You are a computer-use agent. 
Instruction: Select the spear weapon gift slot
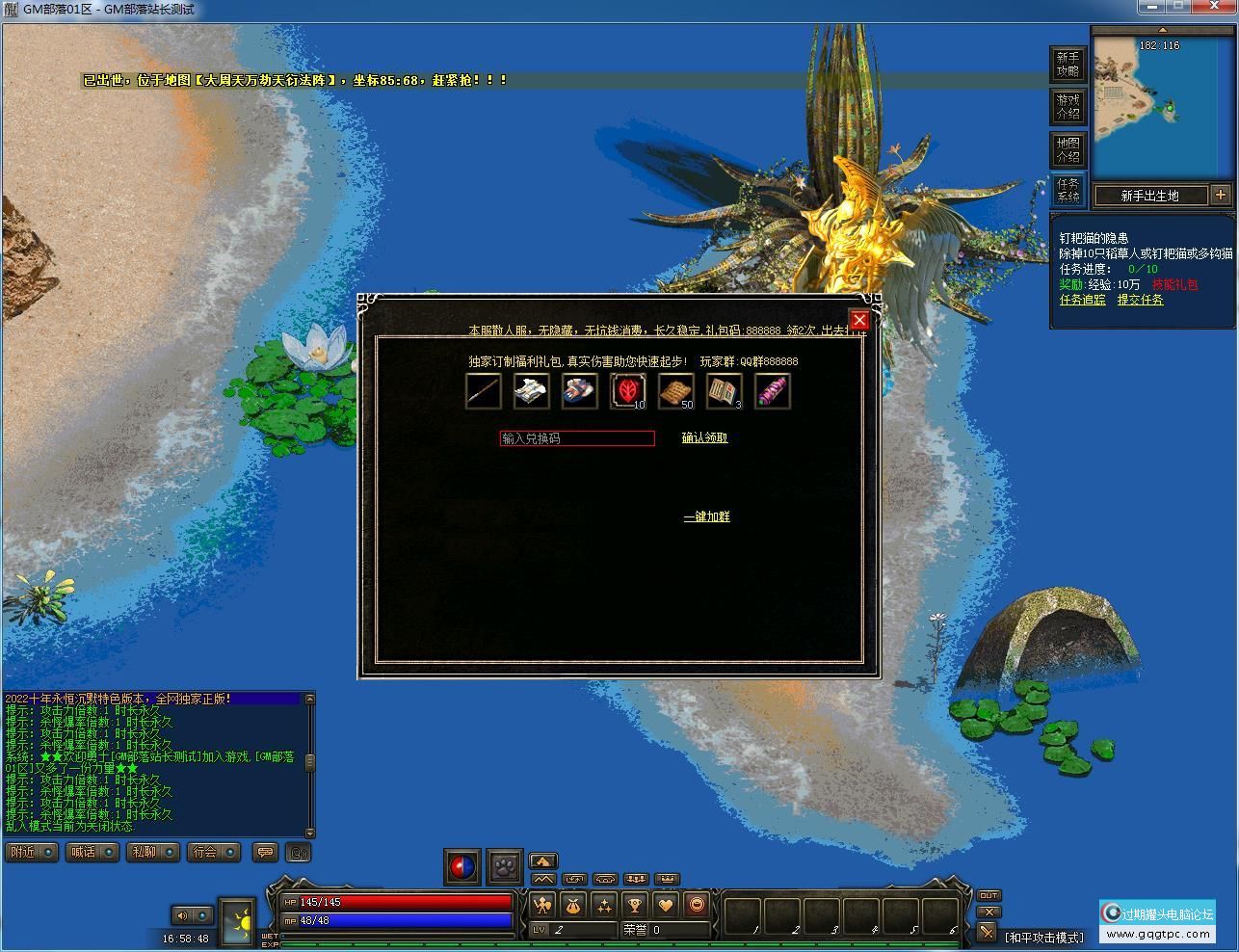point(483,391)
